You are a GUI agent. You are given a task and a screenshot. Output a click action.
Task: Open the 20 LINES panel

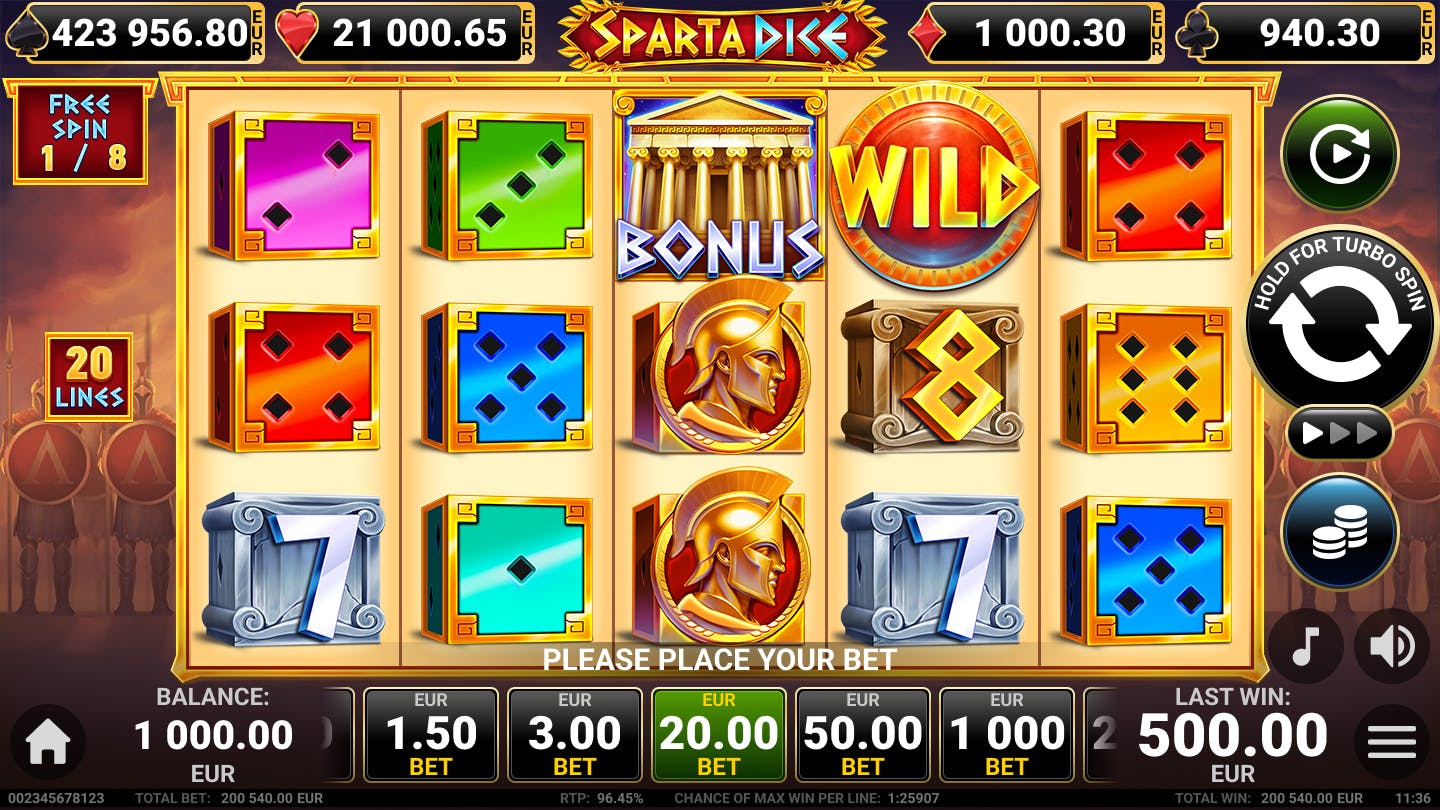(91, 377)
